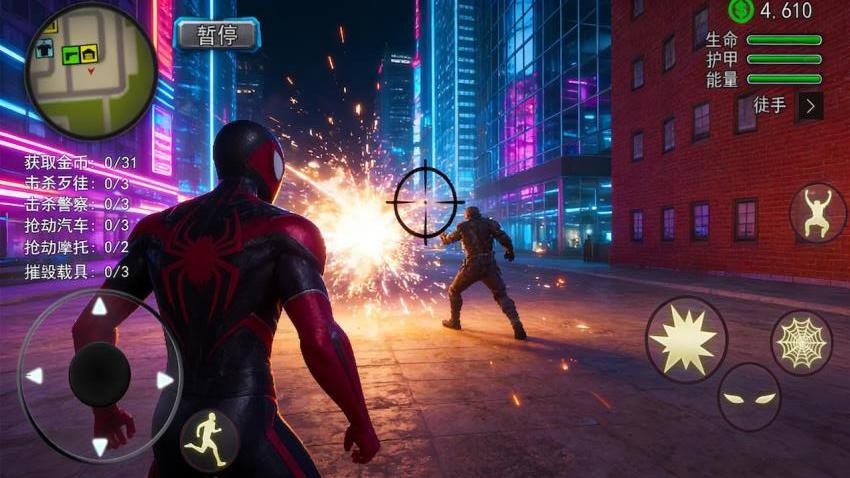850x478 pixels.
Task: Click the green dollar money icon
Action: pos(741,10)
